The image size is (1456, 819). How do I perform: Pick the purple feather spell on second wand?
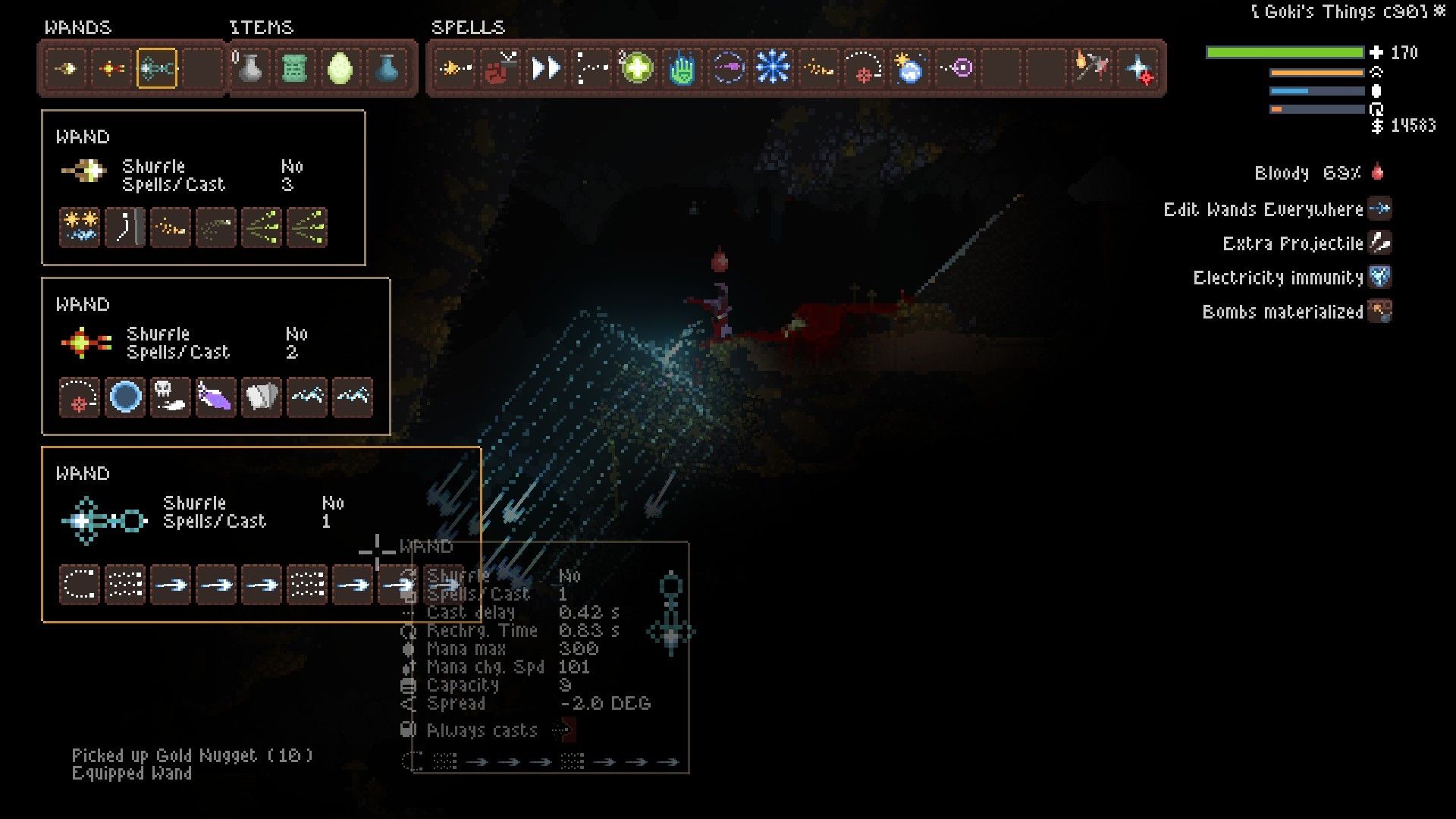[216, 397]
